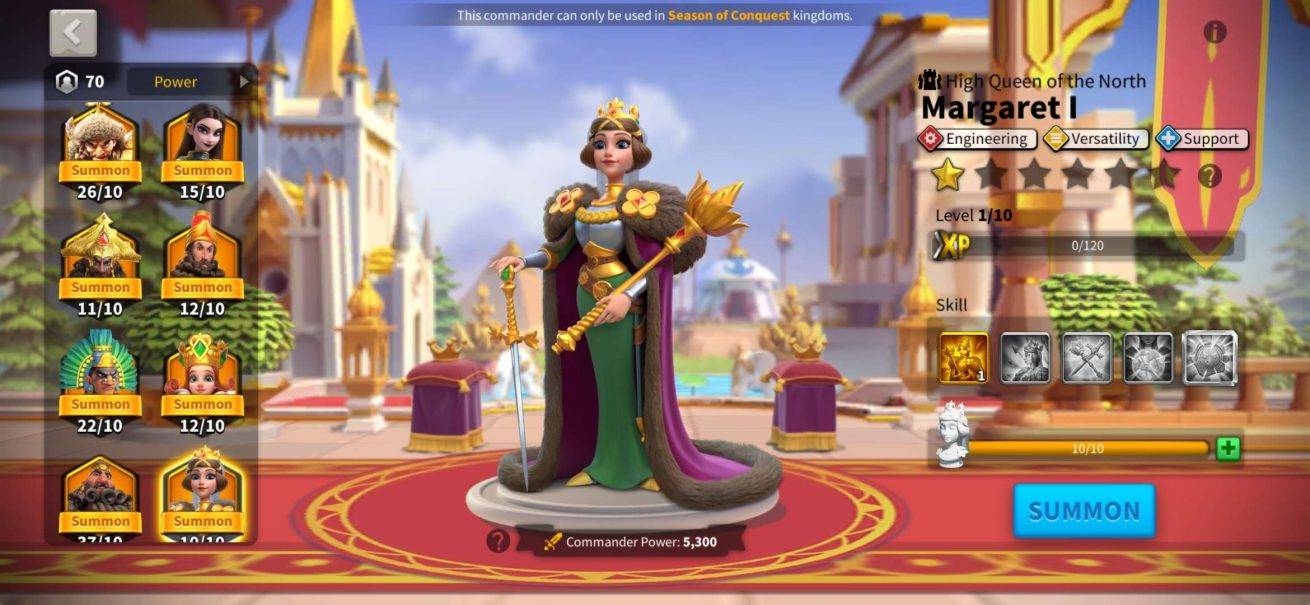This screenshot has height=605, width=1310.
Task: Open the Power sorting dropdown
Action: tap(190, 82)
